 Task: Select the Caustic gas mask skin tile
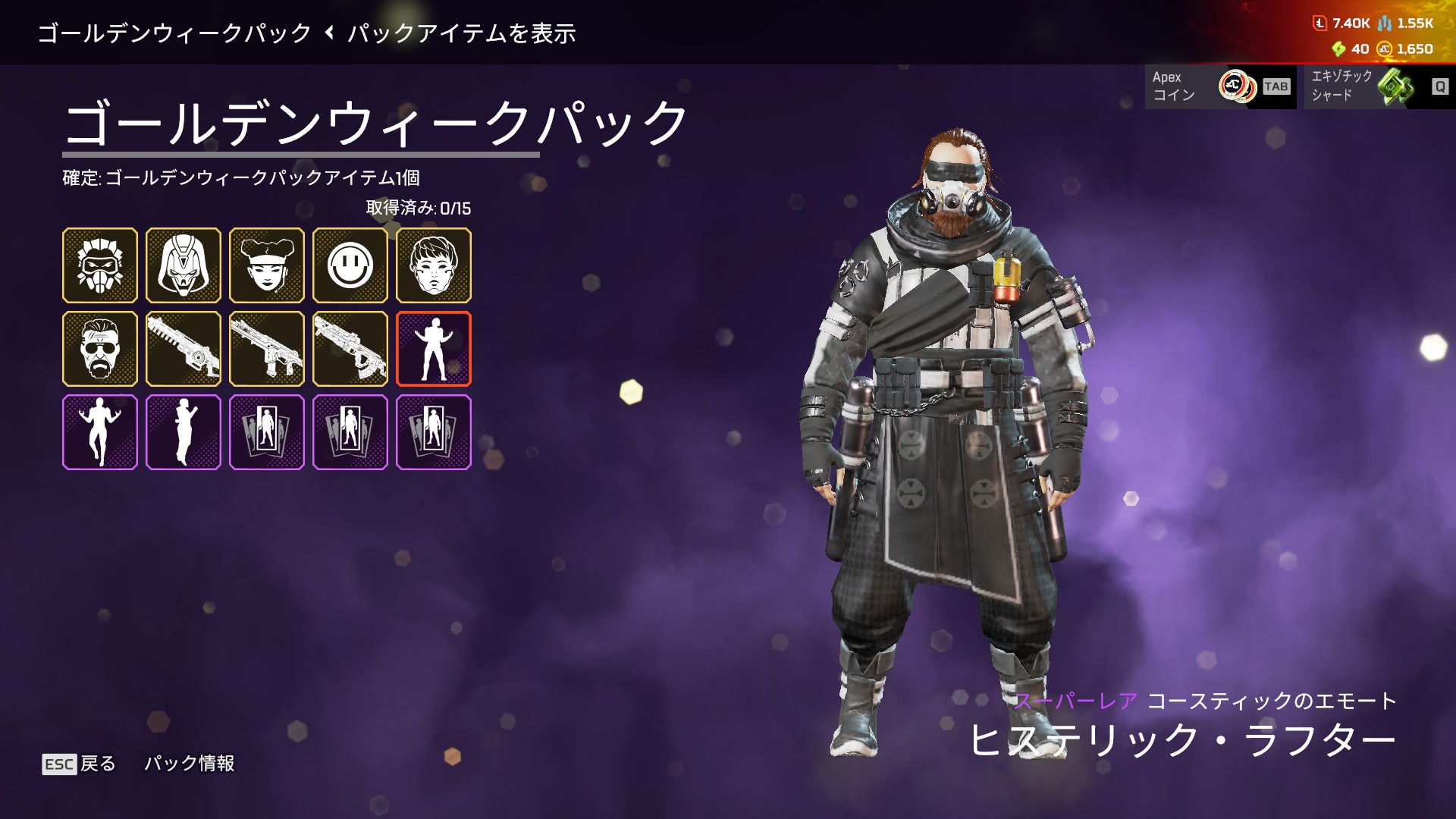(100, 265)
